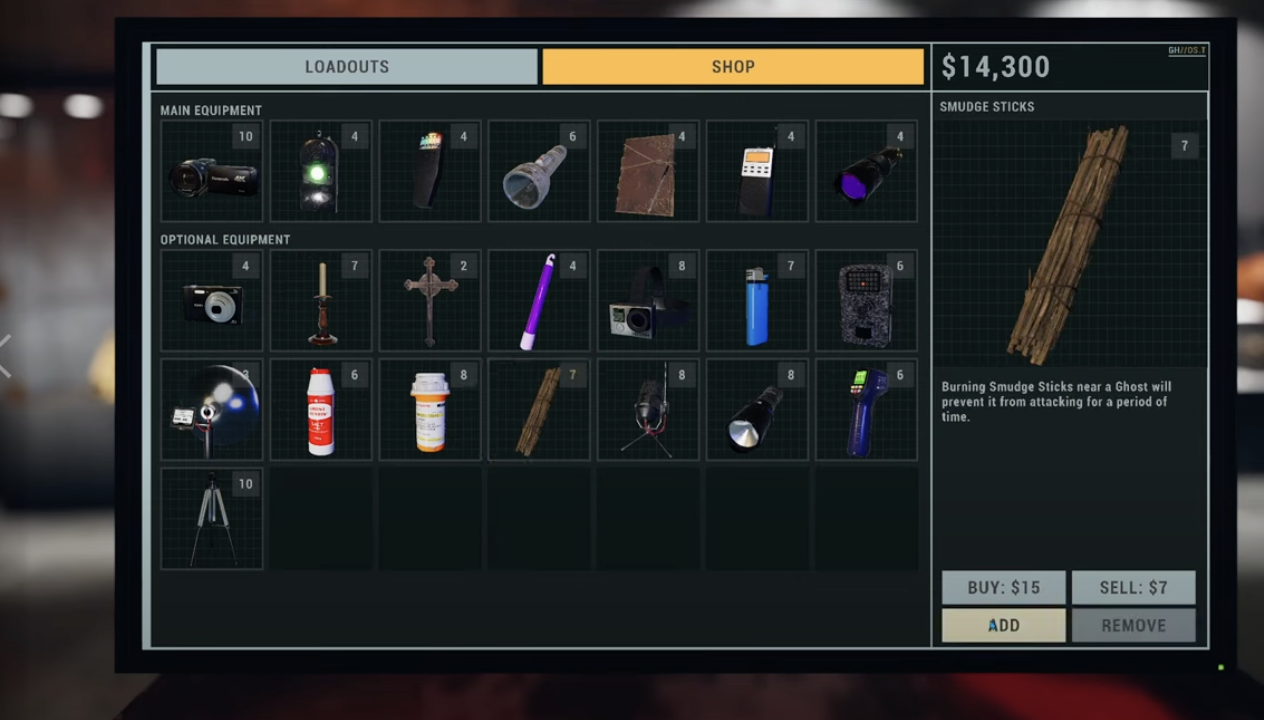The width and height of the screenshot is (1264, 720).
Task: Pick the crucifix item
Action: point(430,300)
